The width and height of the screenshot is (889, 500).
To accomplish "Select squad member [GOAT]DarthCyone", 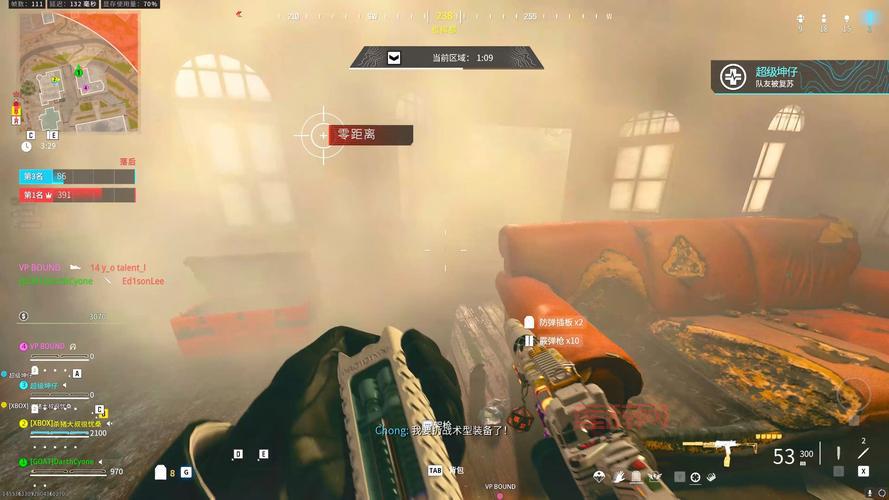I will point(62,461).
